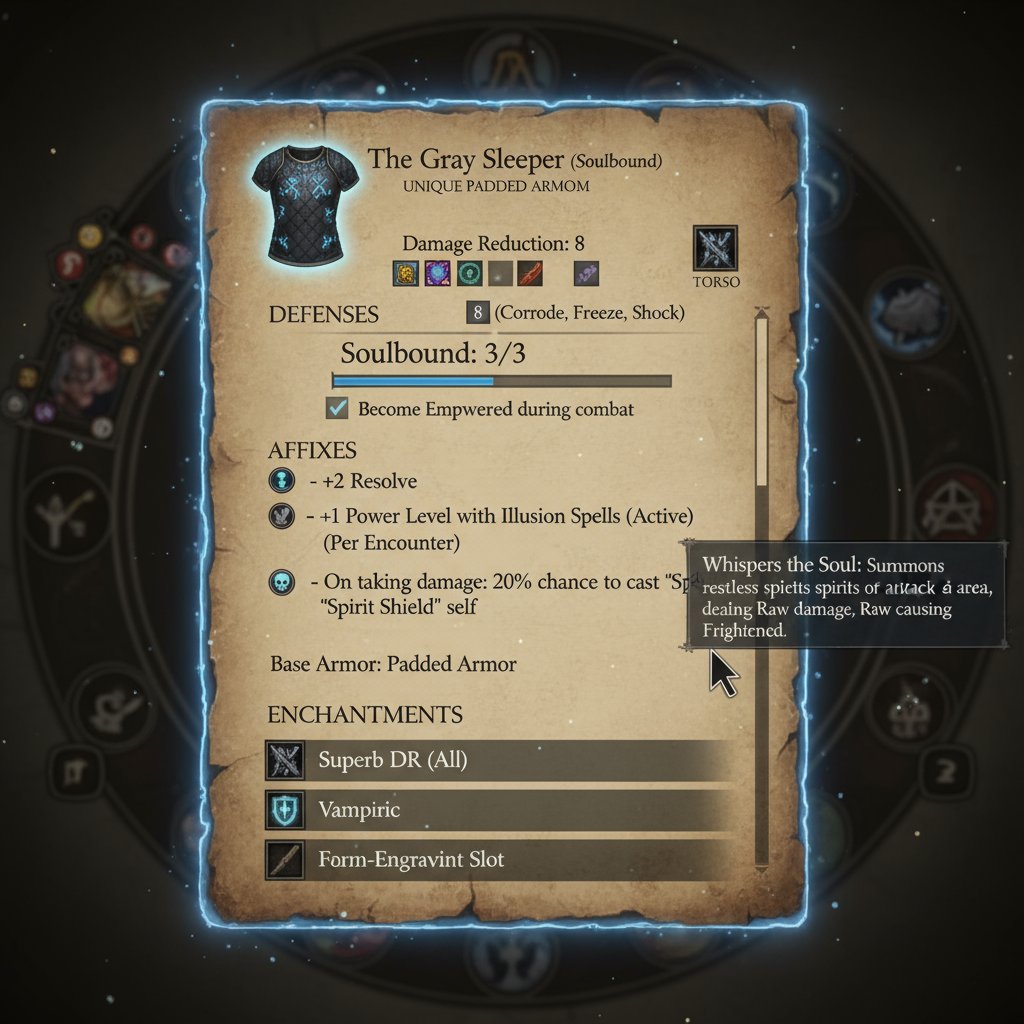Click the red slash damage type icon
1024x1024 pixels.
tap(531, 272)
